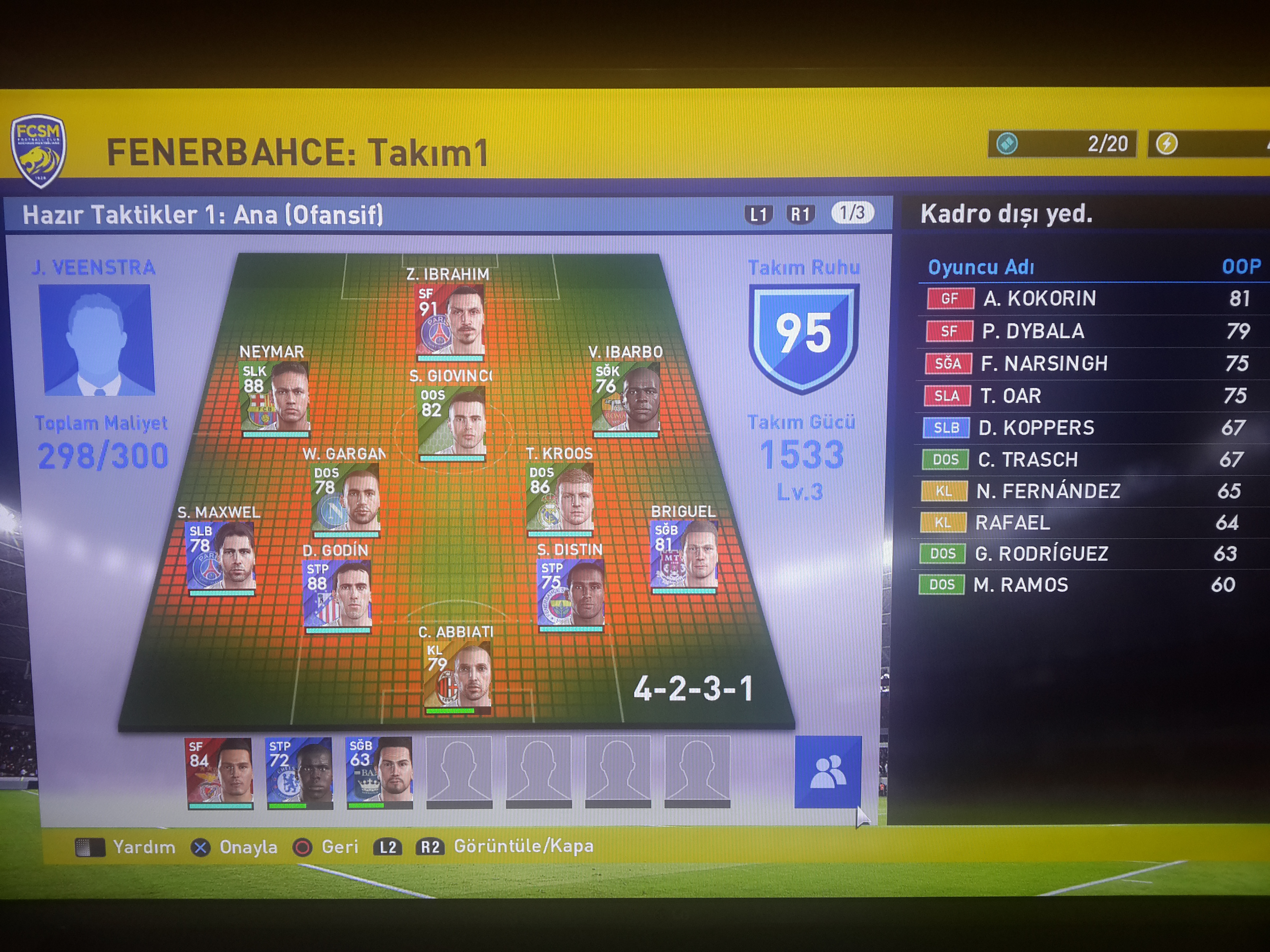This screenshot has width=1270, height=952.
Task: Select D. Godín defender card
Action: click(337, 594)
